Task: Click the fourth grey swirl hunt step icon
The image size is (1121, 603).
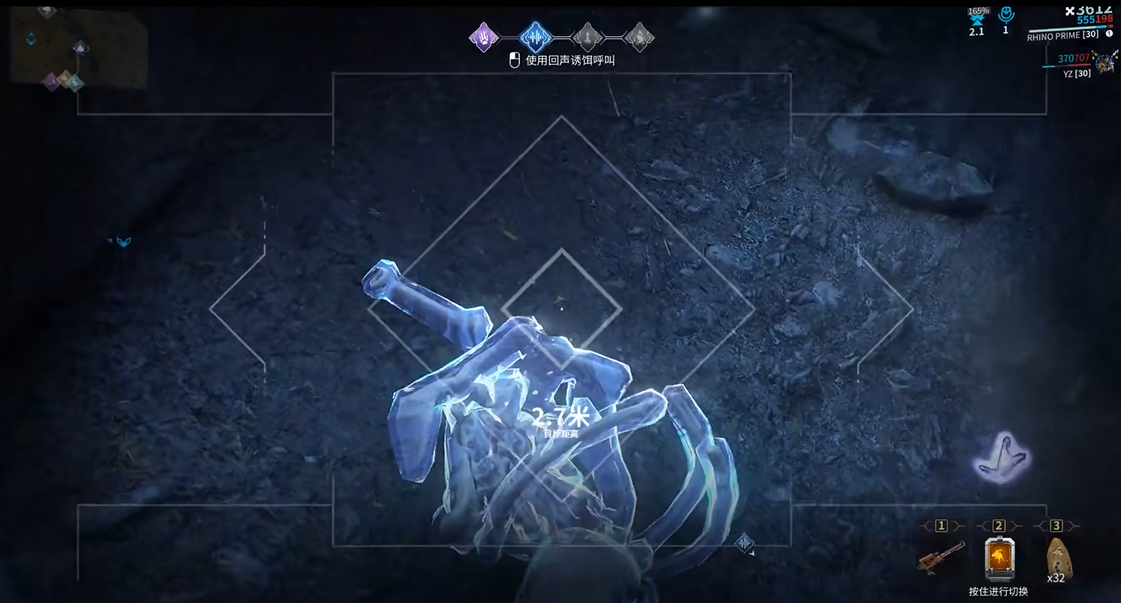Action: pos(639,38)
